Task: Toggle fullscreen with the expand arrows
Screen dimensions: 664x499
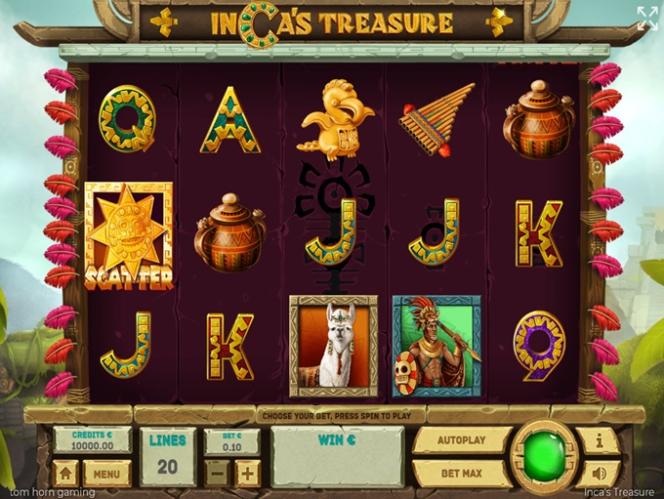Action: coord(647,16)
